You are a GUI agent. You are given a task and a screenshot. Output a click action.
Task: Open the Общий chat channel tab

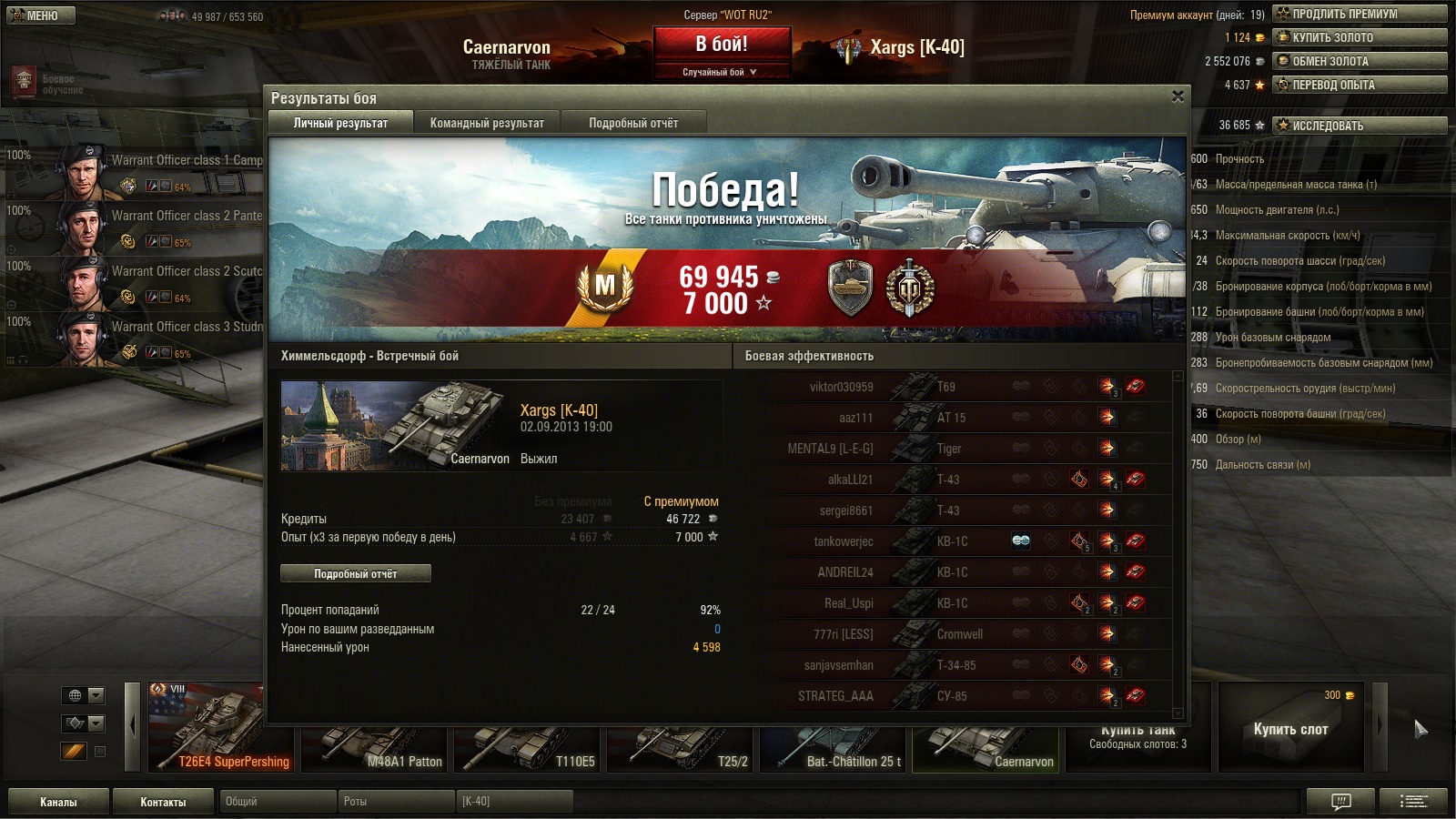[x=277, y=802]
